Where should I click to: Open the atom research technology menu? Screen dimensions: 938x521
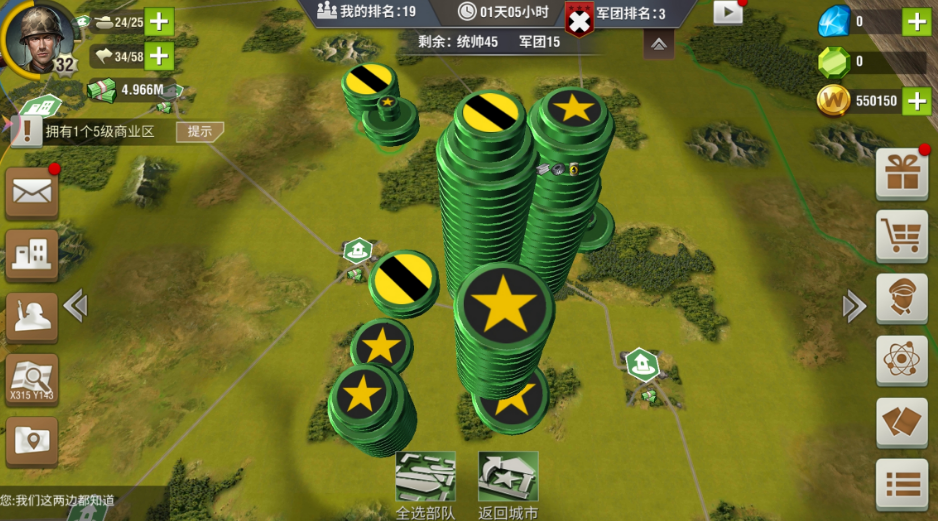901,360
